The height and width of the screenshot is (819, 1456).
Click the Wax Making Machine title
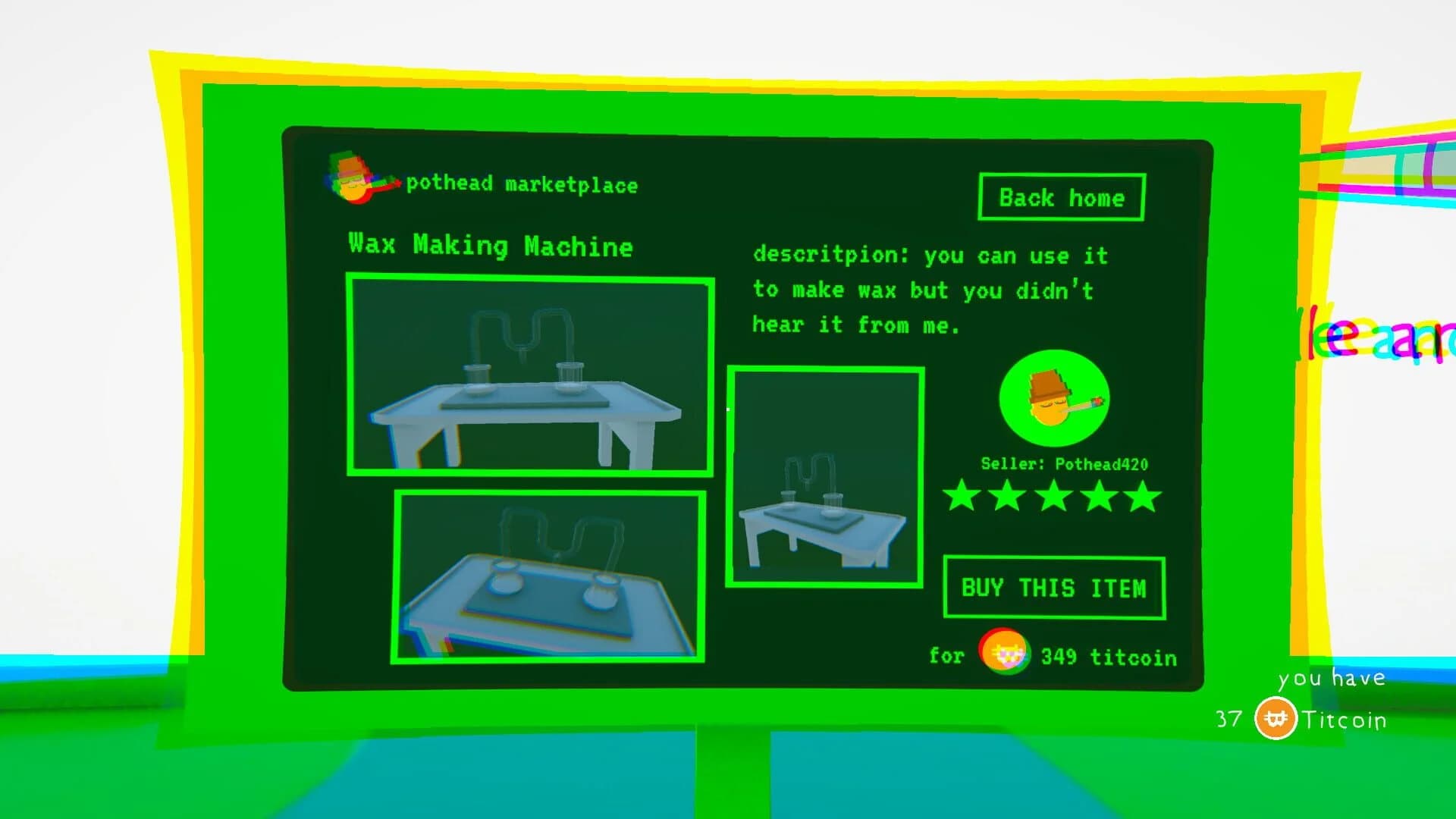tap(491, 245)
